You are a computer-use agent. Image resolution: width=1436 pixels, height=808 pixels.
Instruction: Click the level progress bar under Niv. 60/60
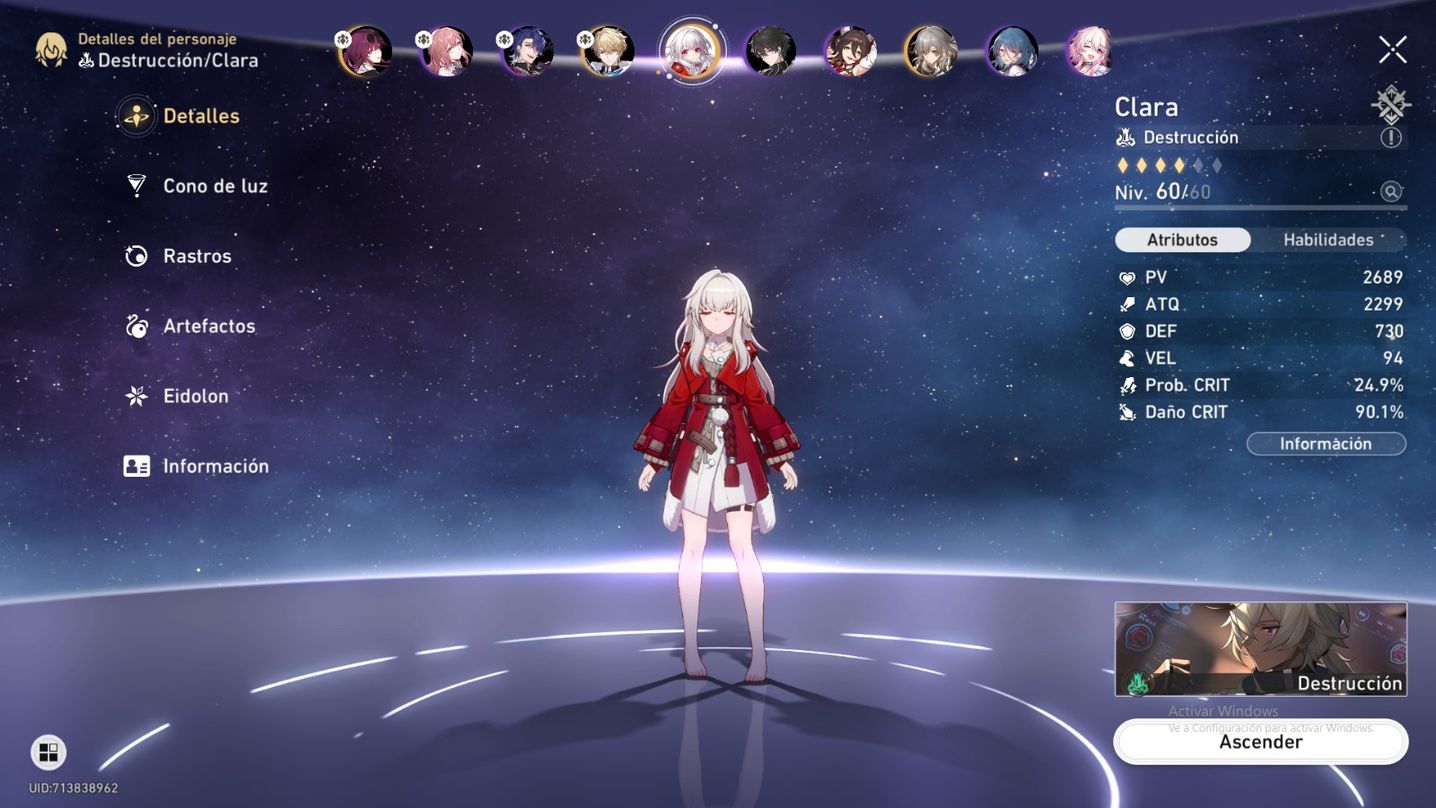[1260, 207]
